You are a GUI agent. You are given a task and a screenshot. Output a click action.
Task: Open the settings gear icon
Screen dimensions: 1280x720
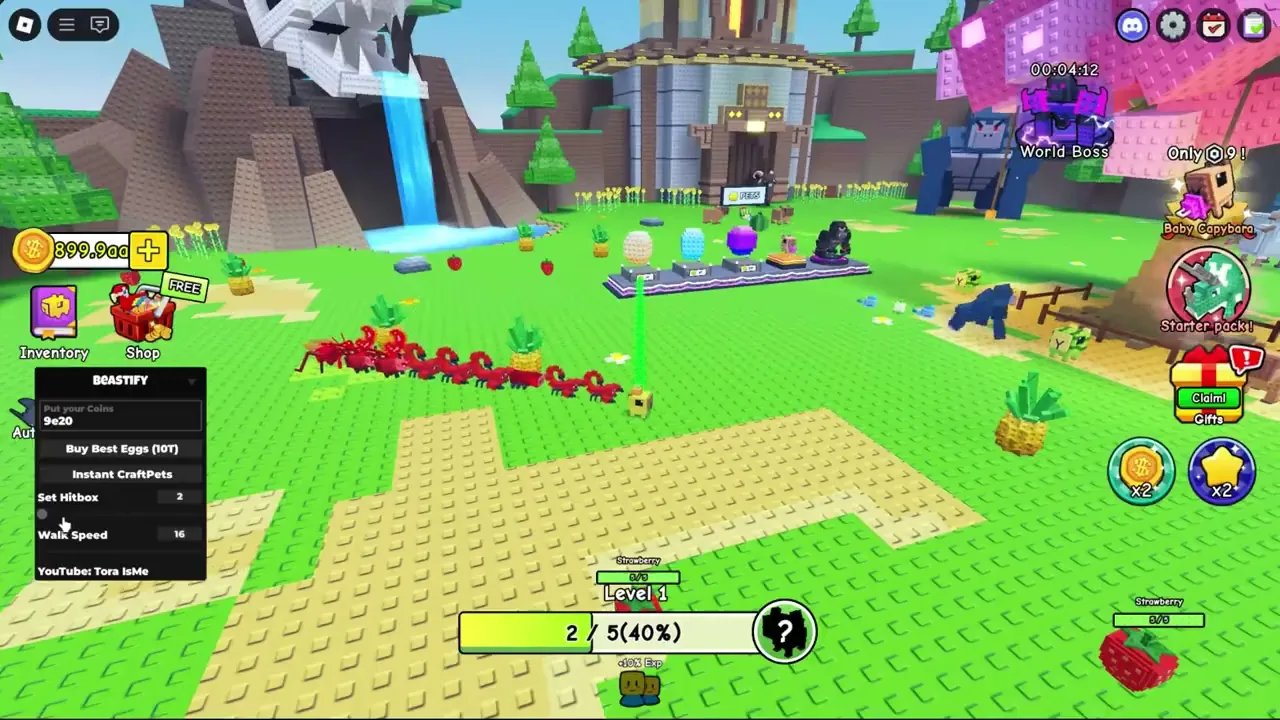click(x=1172, y=25)
